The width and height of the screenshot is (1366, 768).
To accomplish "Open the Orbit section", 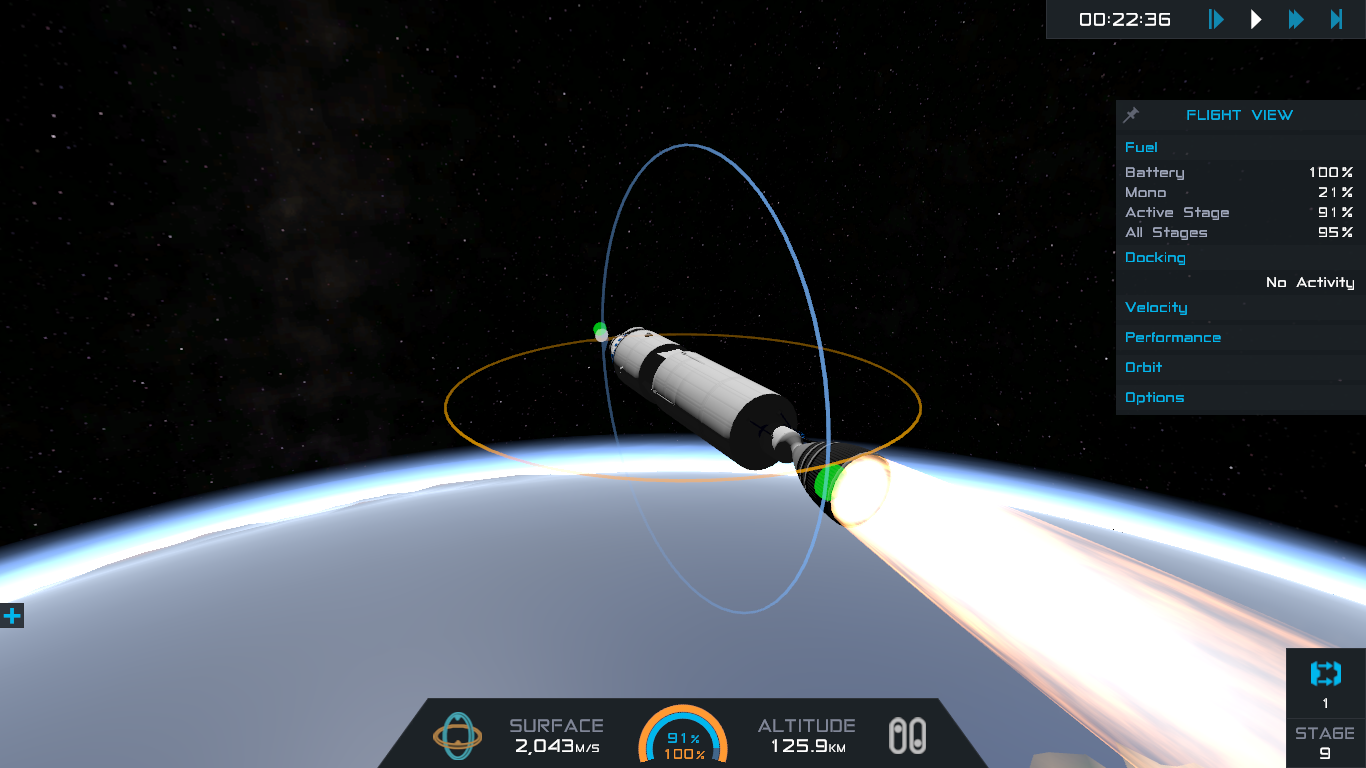I will click(1143, 367).
